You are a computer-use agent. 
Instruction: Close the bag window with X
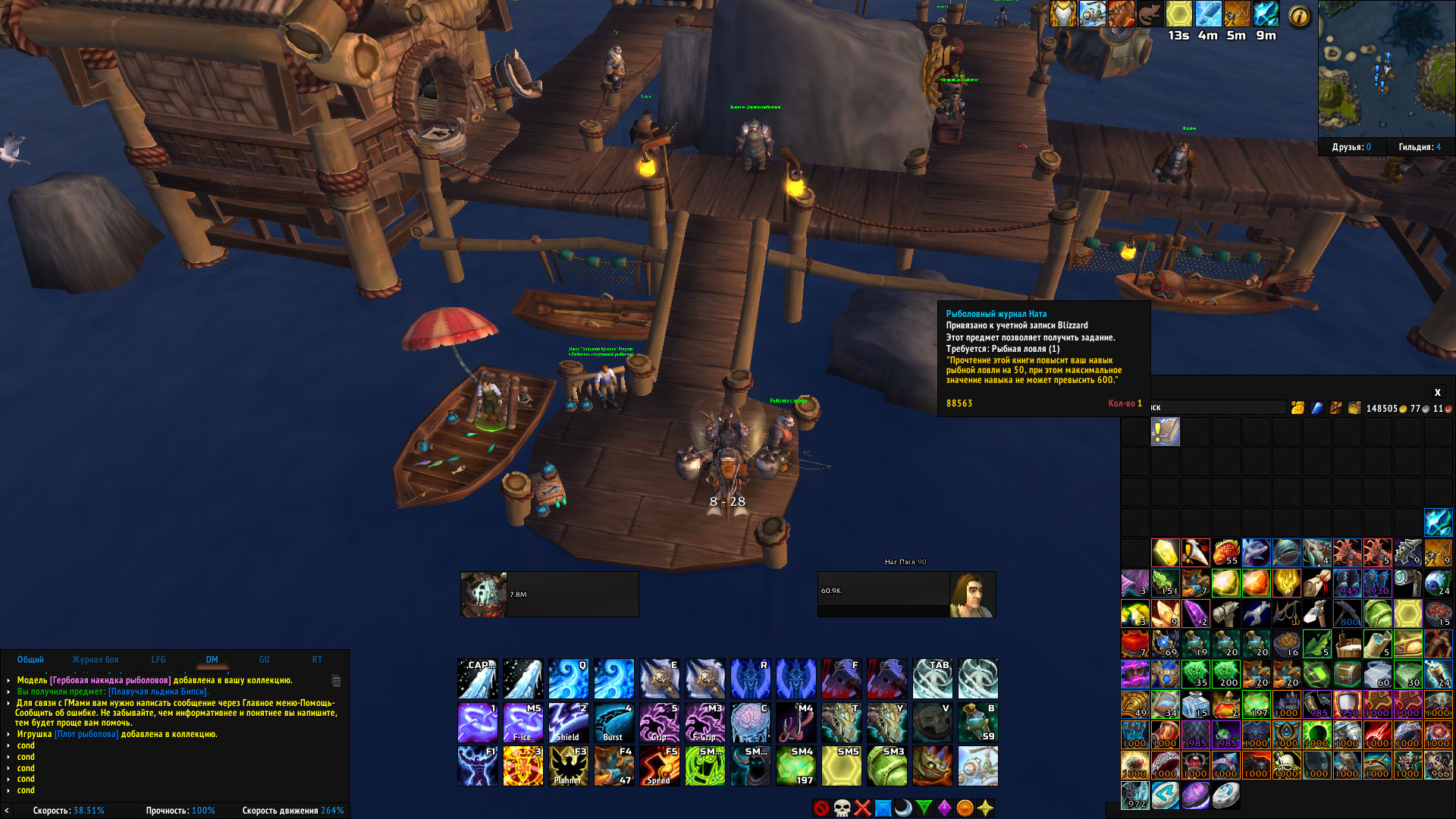[x=1437, y=392]
